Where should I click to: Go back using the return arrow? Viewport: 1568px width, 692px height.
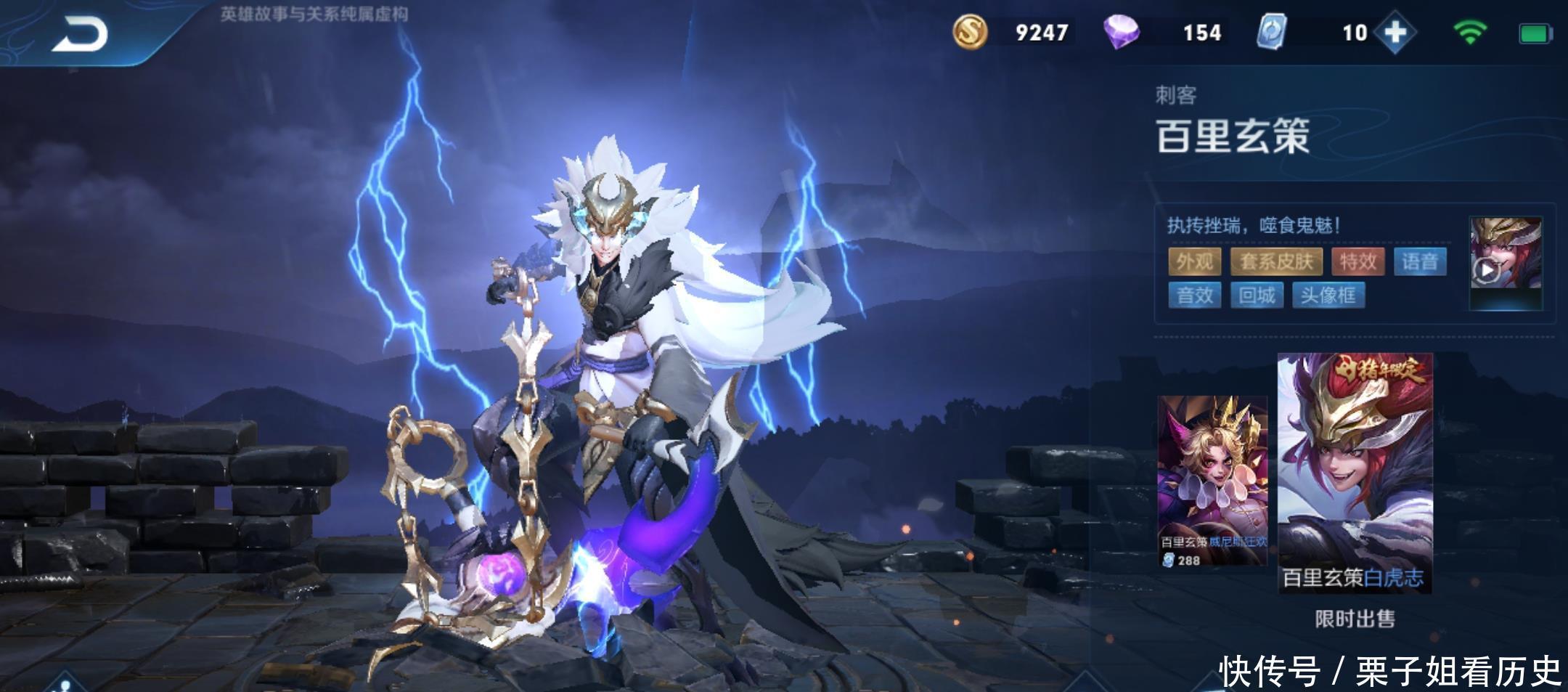point(80,34)
